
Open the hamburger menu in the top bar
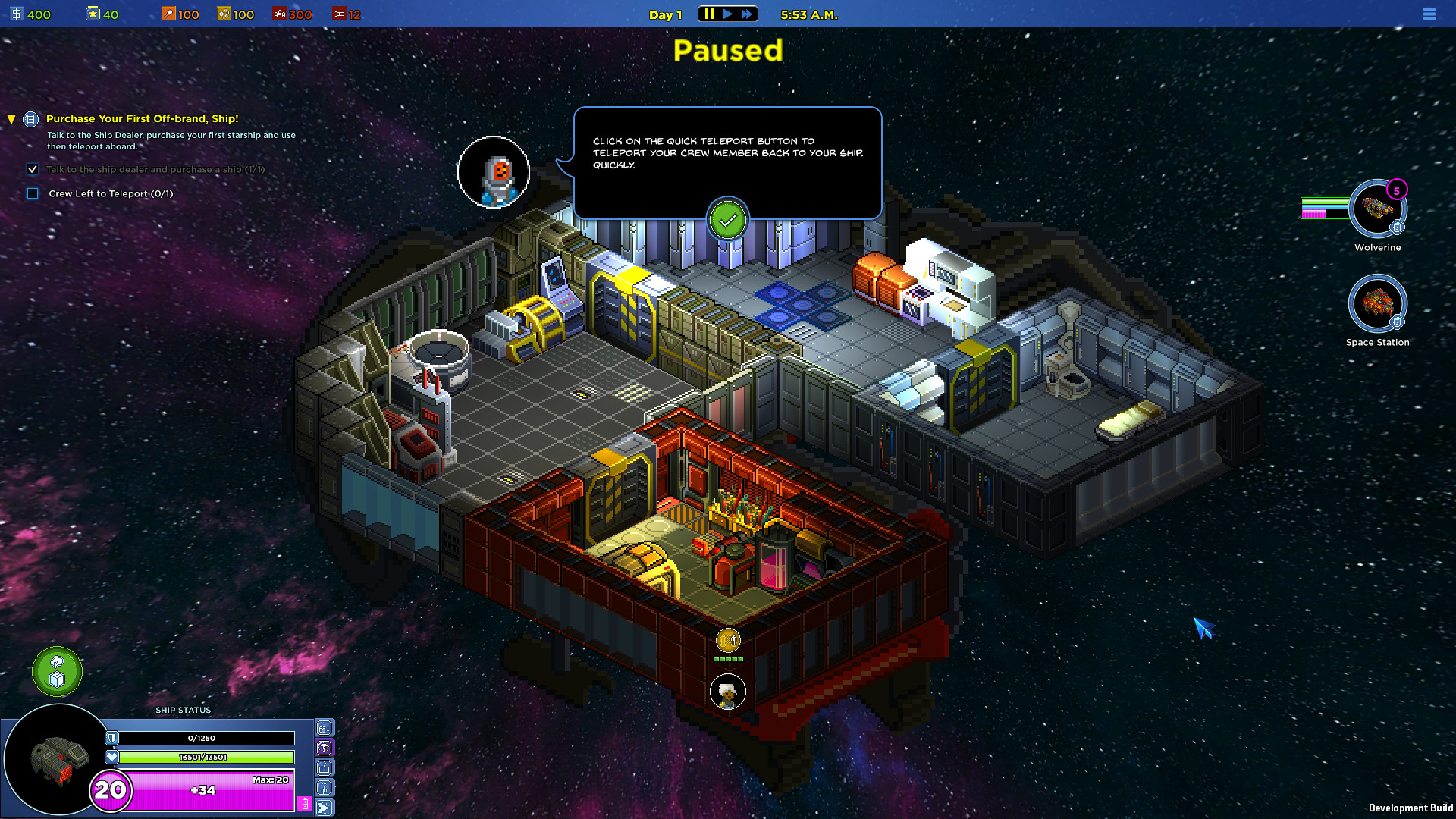tap(1429, 14)
